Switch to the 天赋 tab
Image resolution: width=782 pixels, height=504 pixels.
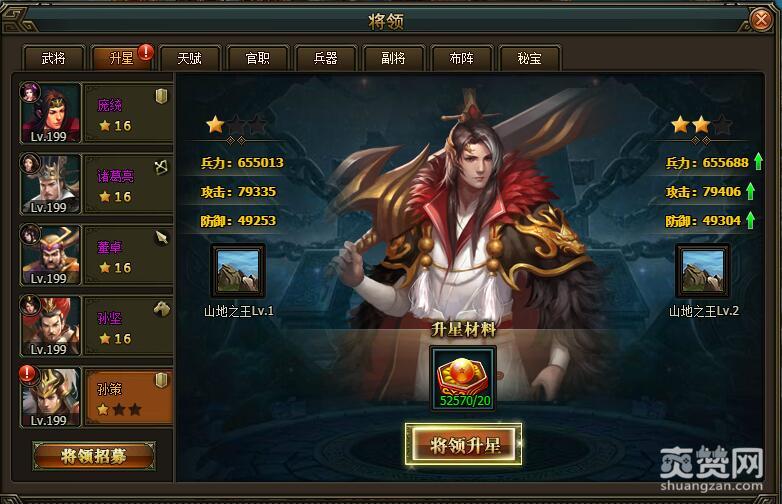tap(189, 58)
